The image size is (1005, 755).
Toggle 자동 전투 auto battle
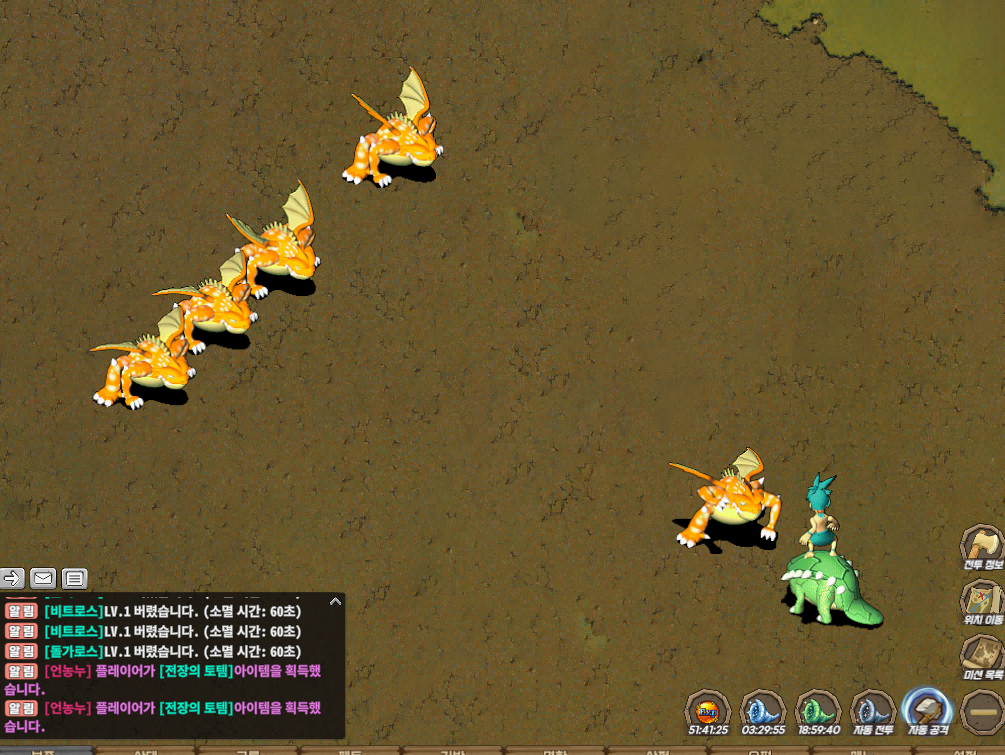871,710
